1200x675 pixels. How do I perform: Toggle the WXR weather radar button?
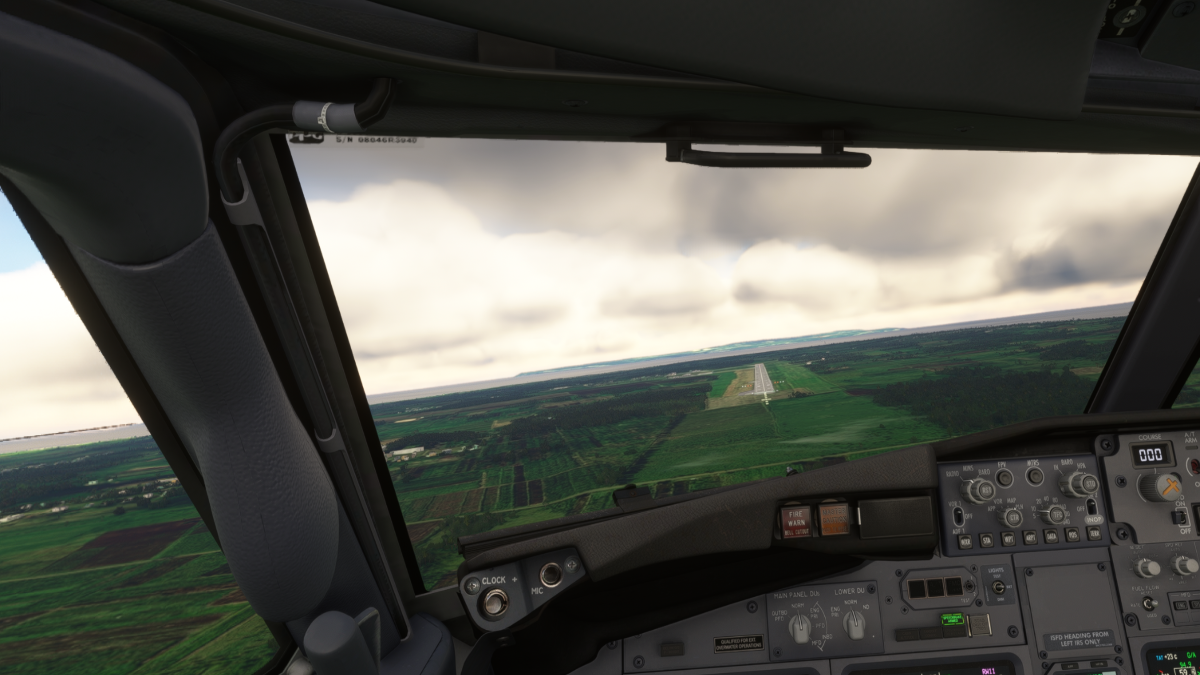tap(964, 541)
